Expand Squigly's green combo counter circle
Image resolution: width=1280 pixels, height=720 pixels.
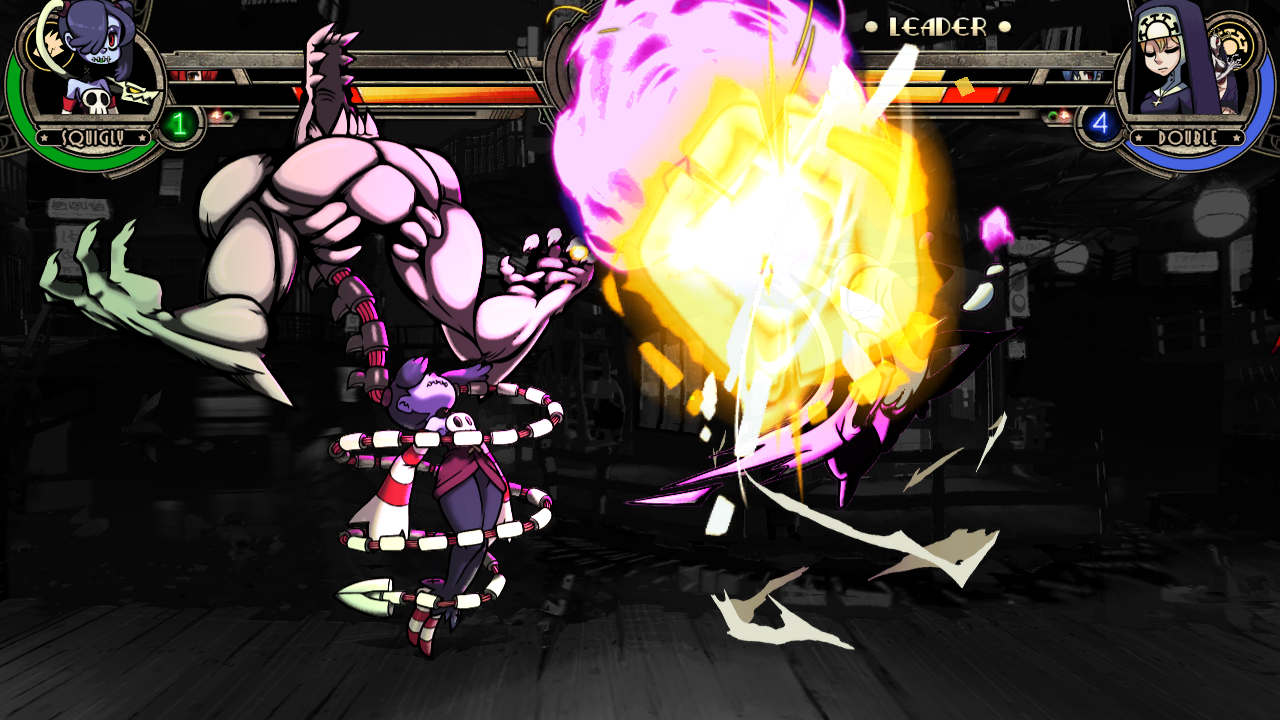tap(178, 124)
